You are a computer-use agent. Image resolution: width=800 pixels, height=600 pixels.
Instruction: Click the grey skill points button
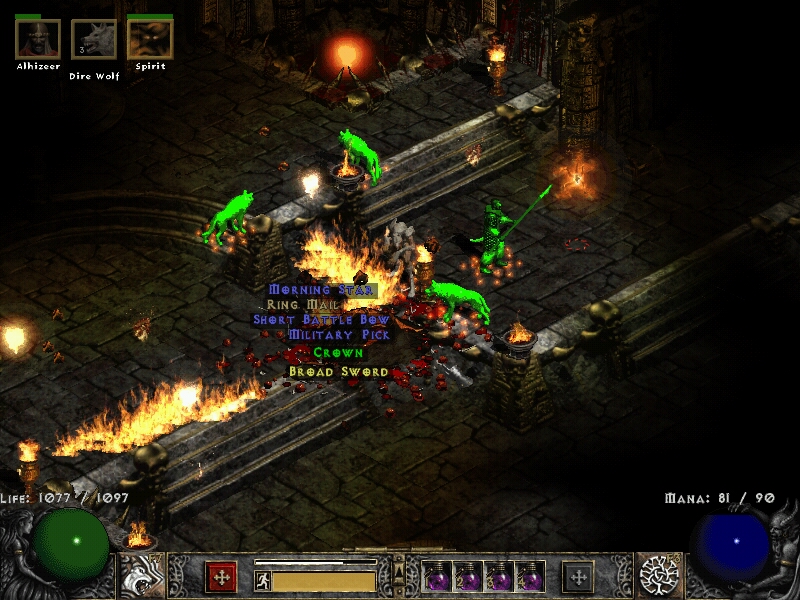click(578, 577)
